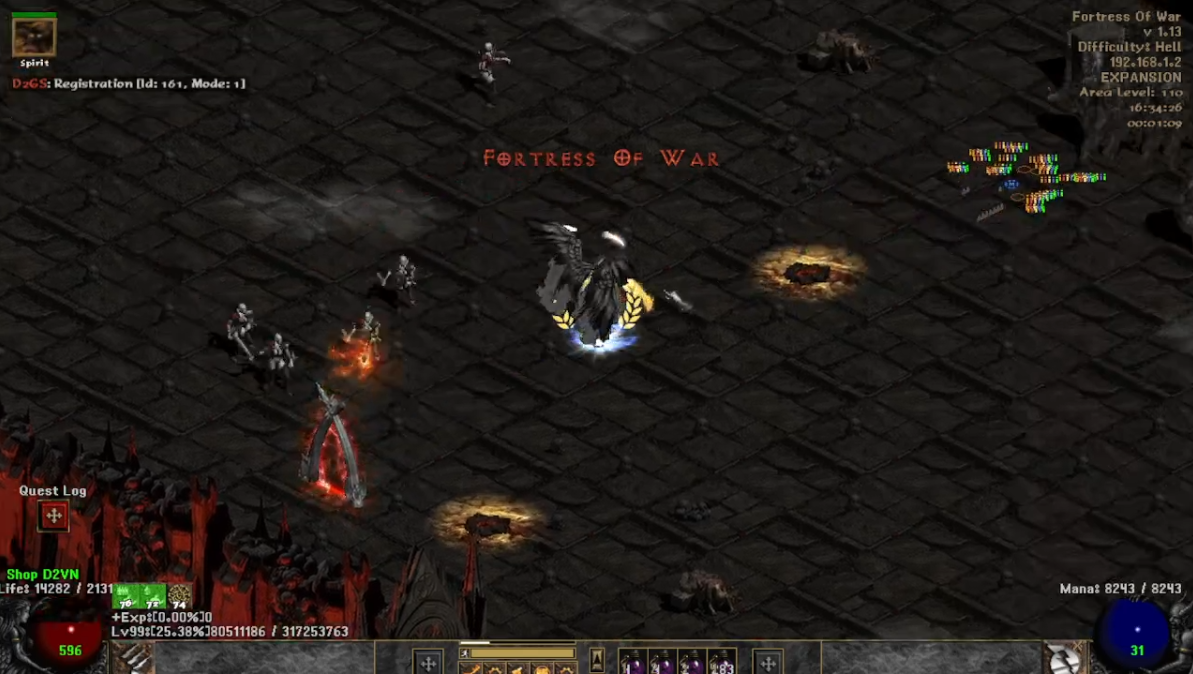The width and height of the screenshot is (1193, 674).
Task: Click the cross button right of belt
Action: (x=768, y=662)
